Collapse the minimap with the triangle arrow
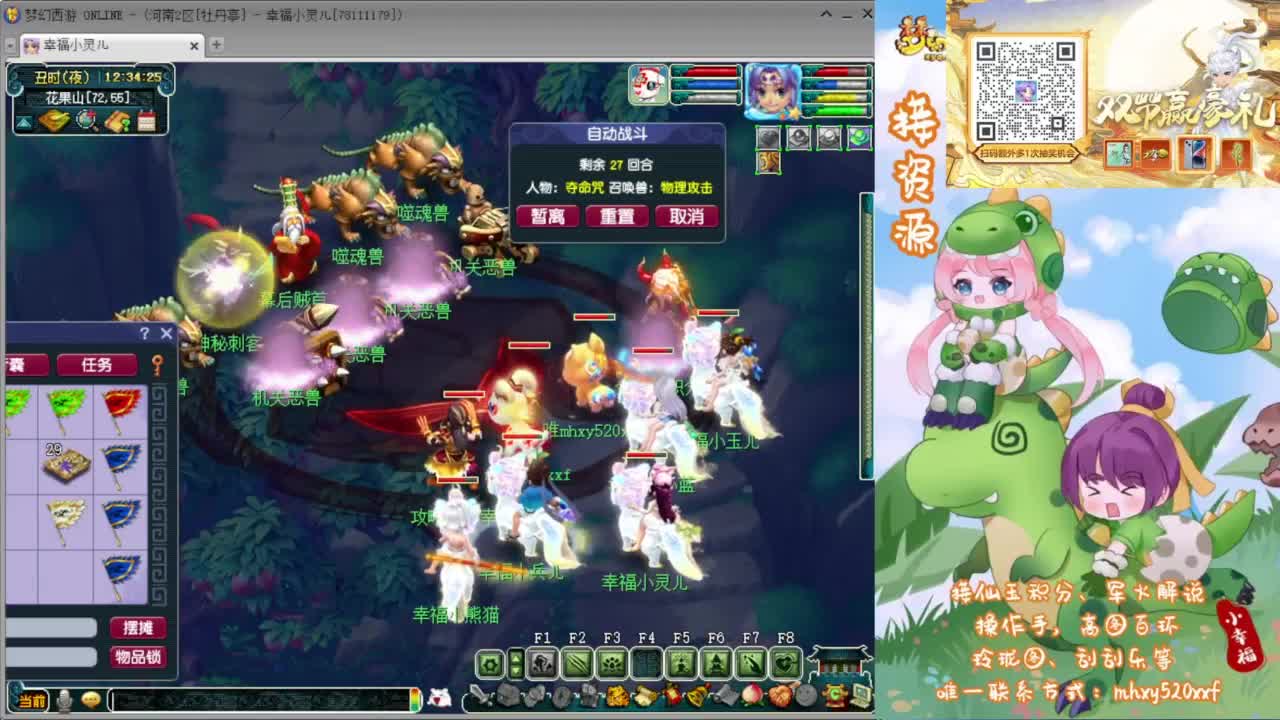 click(22, 120)
